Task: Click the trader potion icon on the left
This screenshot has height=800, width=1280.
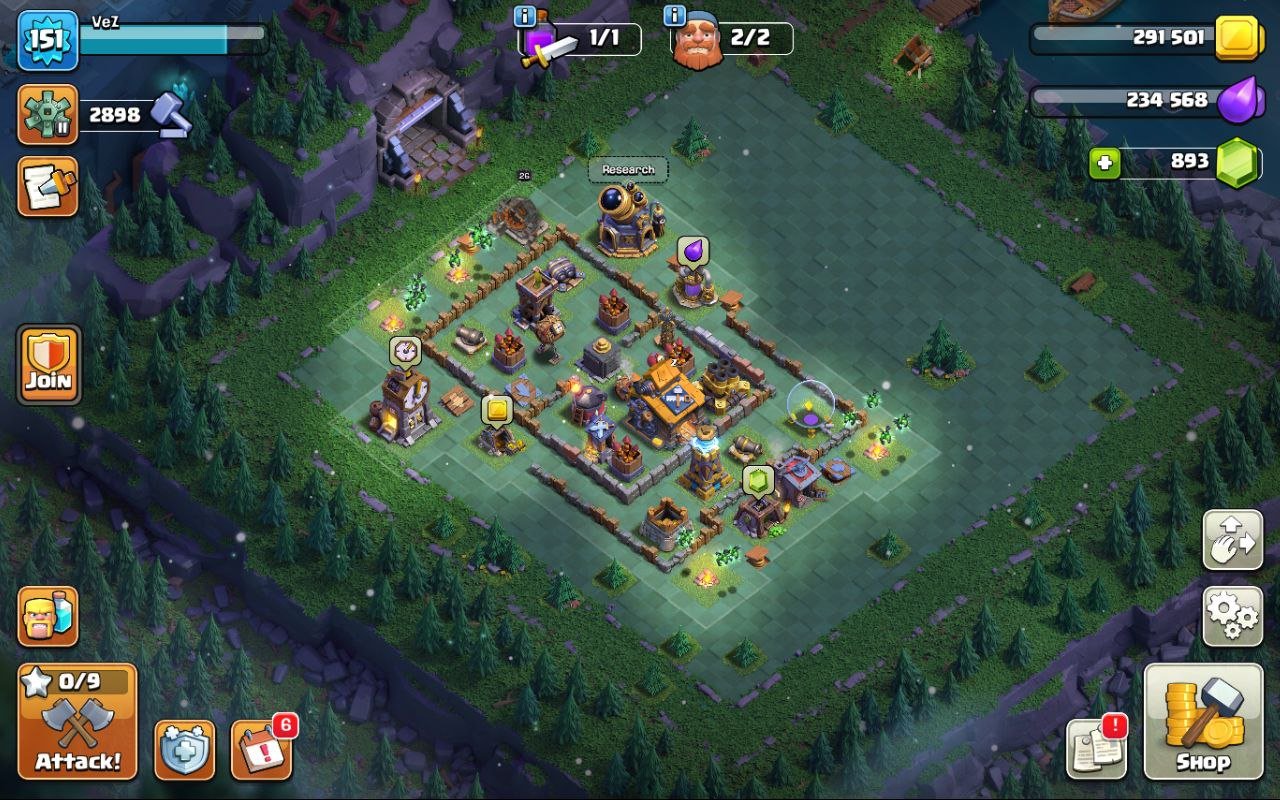Action: click(48, 618)
